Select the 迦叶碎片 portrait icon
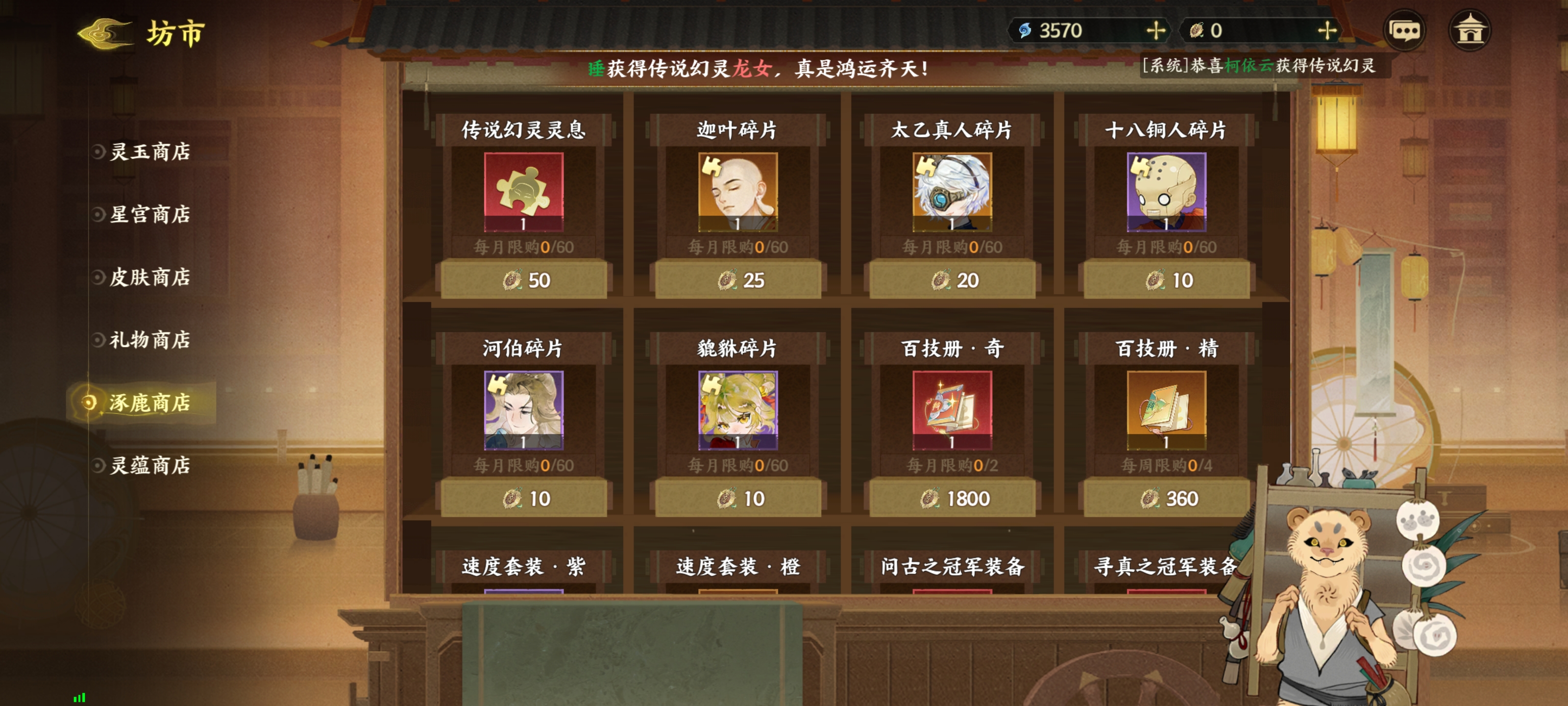 (738, 191)
